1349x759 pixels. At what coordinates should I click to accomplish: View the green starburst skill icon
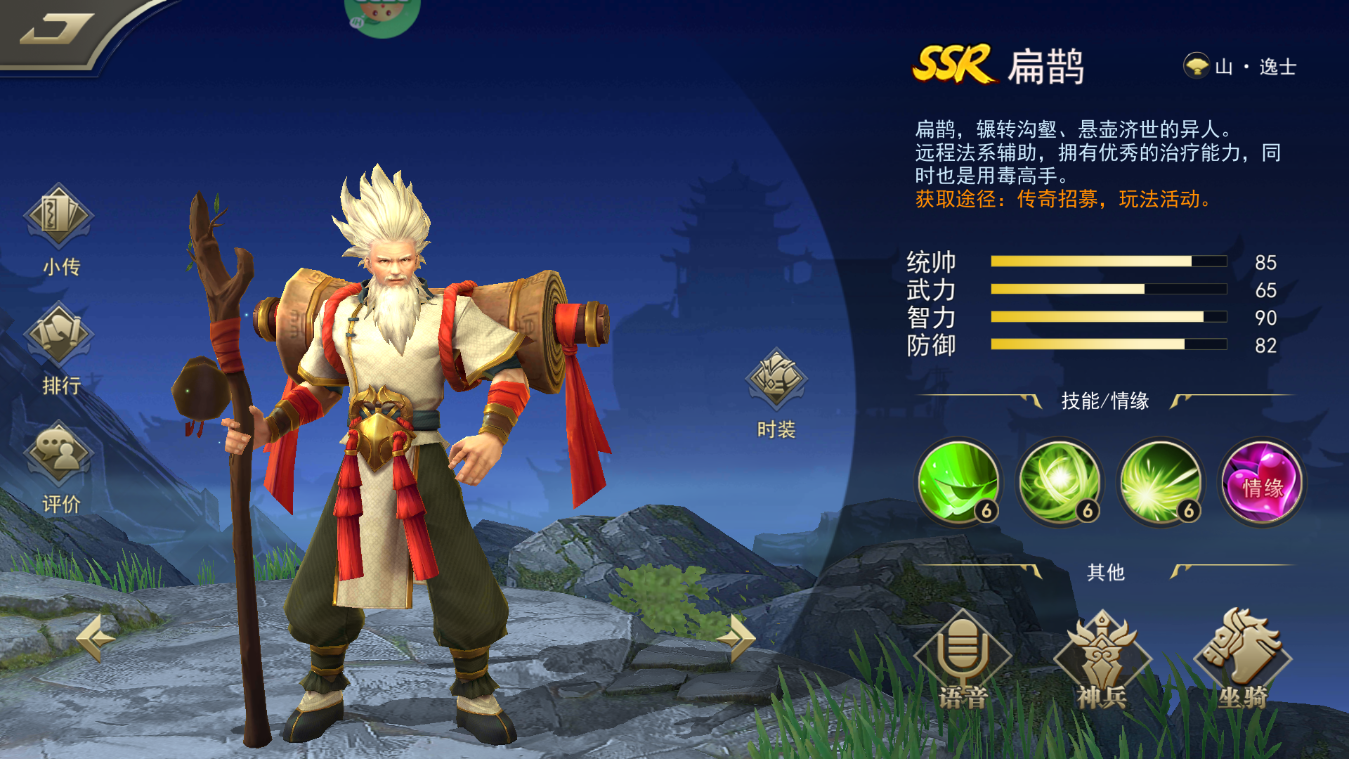pyautogui.click(x=1161, y=482)
